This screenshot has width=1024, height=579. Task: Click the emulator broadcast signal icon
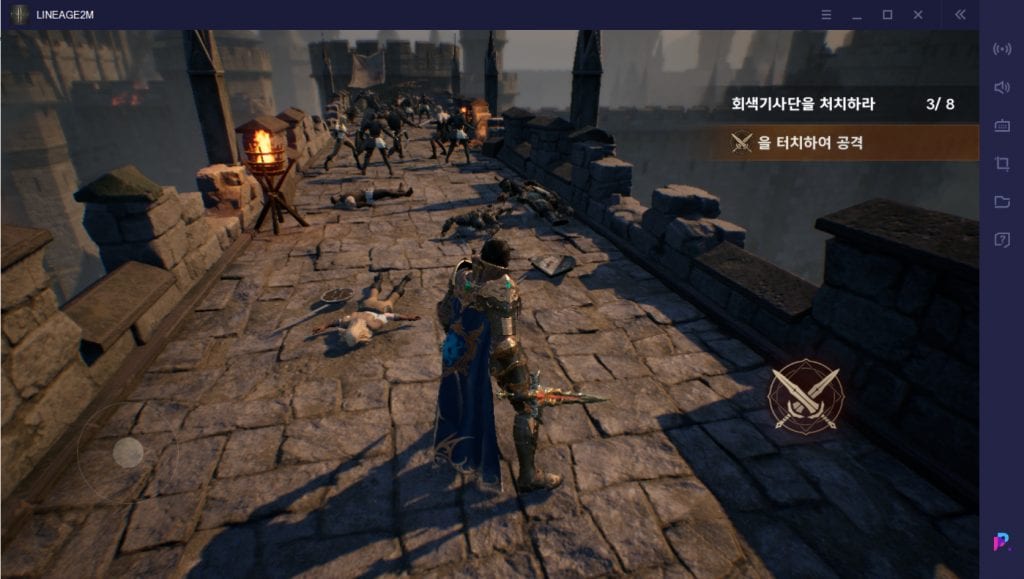[x=1001, y=49]
